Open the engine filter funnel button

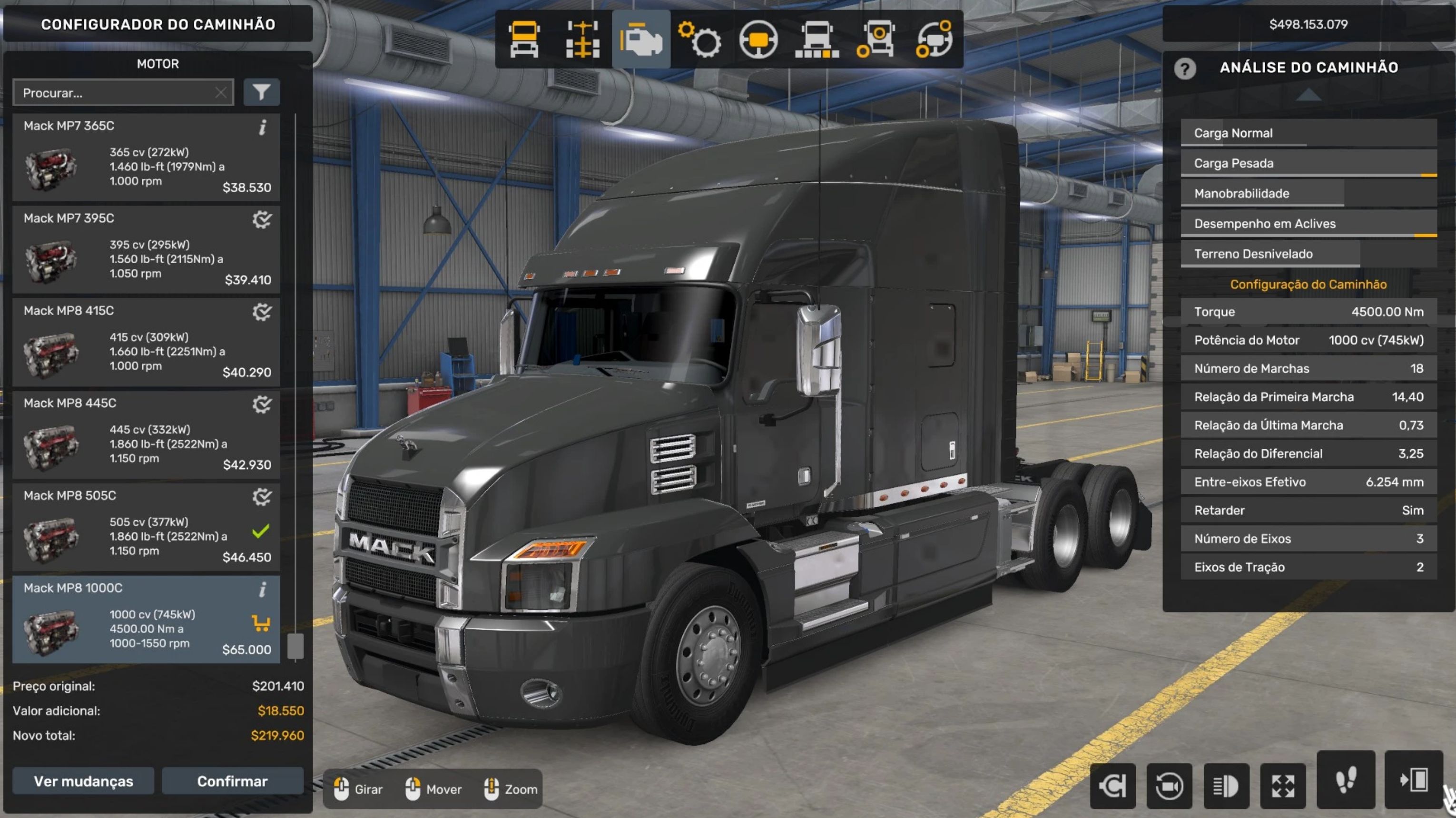[x=261, y=92]
